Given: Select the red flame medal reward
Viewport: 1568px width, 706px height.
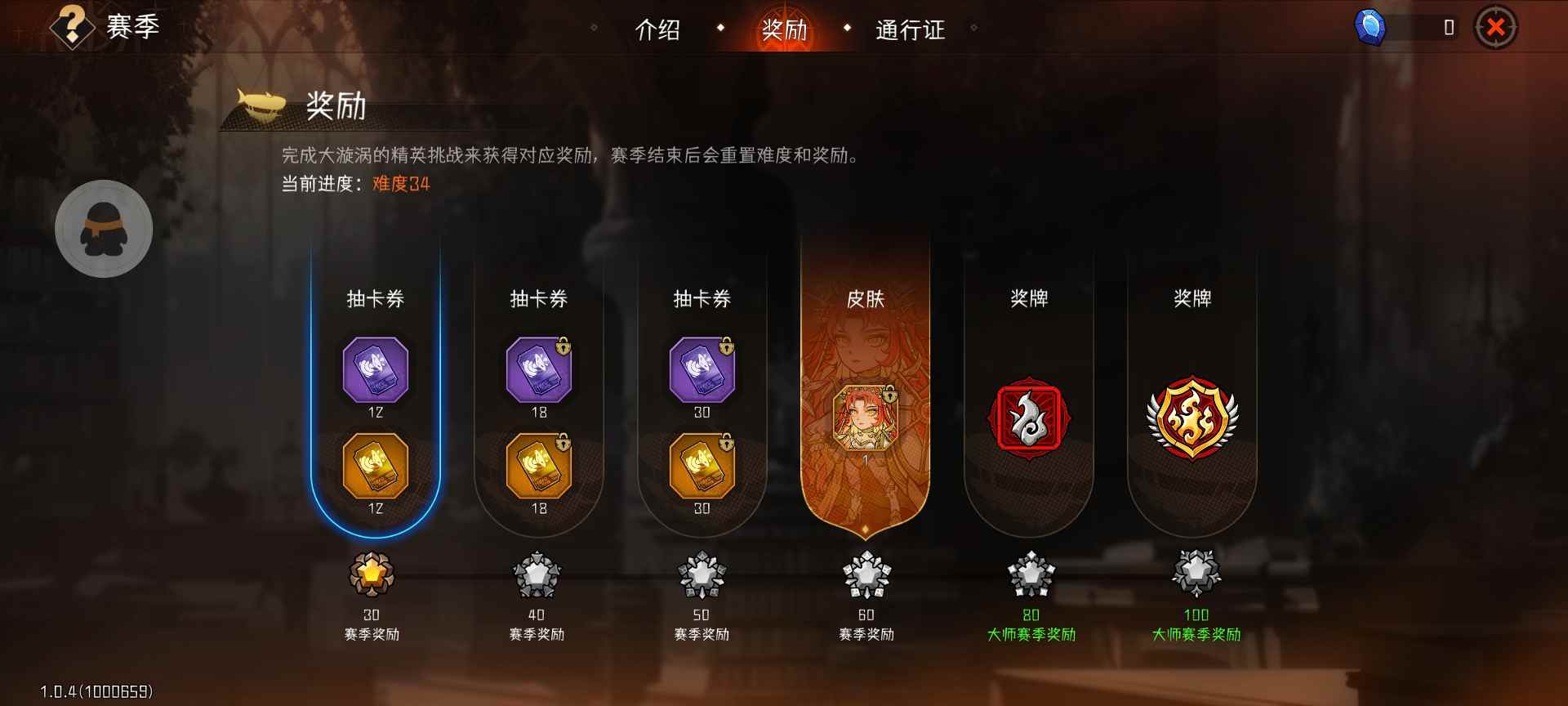Looking at the screenshot, I should 1029,417.
